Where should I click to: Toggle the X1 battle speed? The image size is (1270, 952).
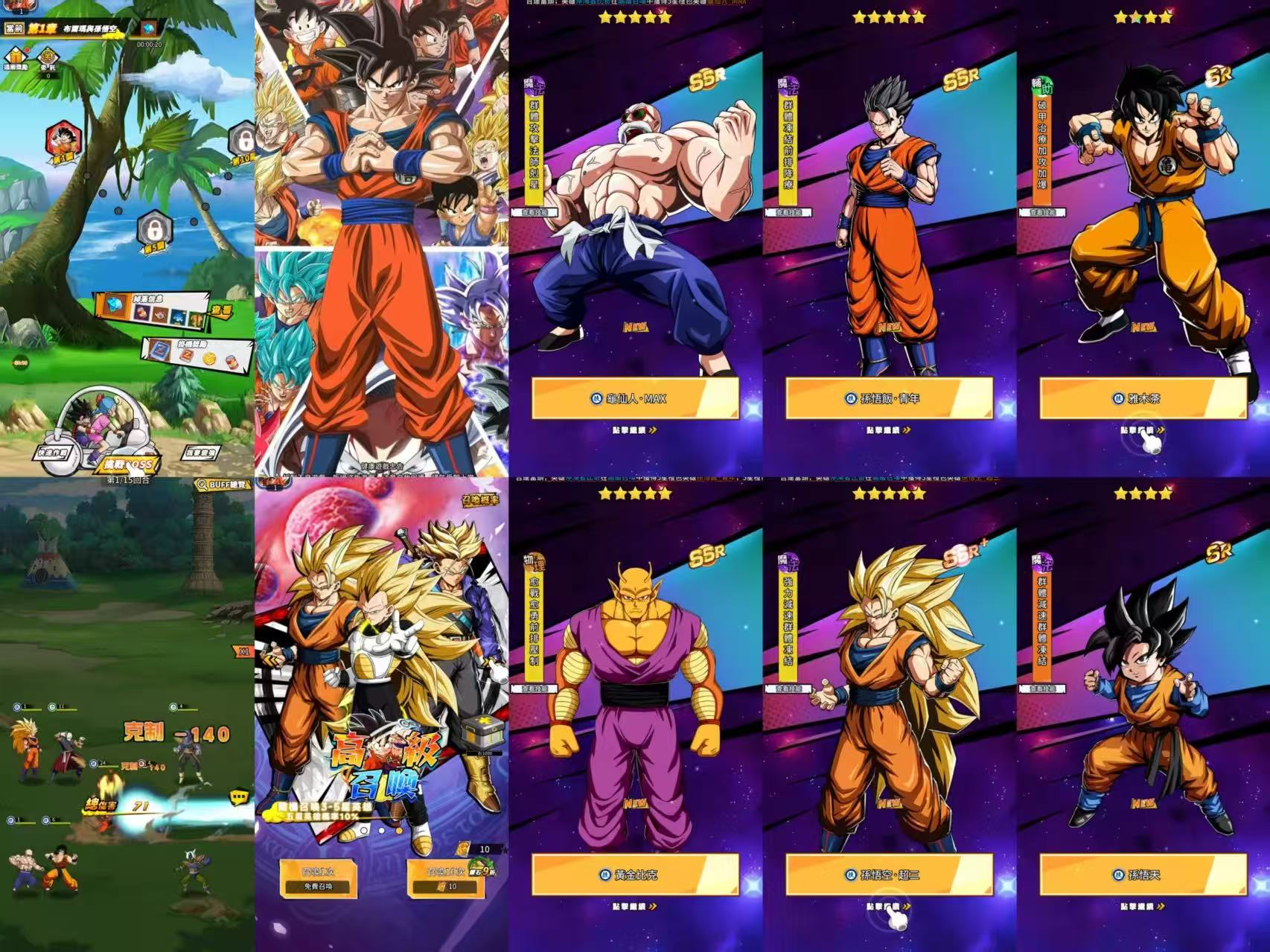[244, 651]
